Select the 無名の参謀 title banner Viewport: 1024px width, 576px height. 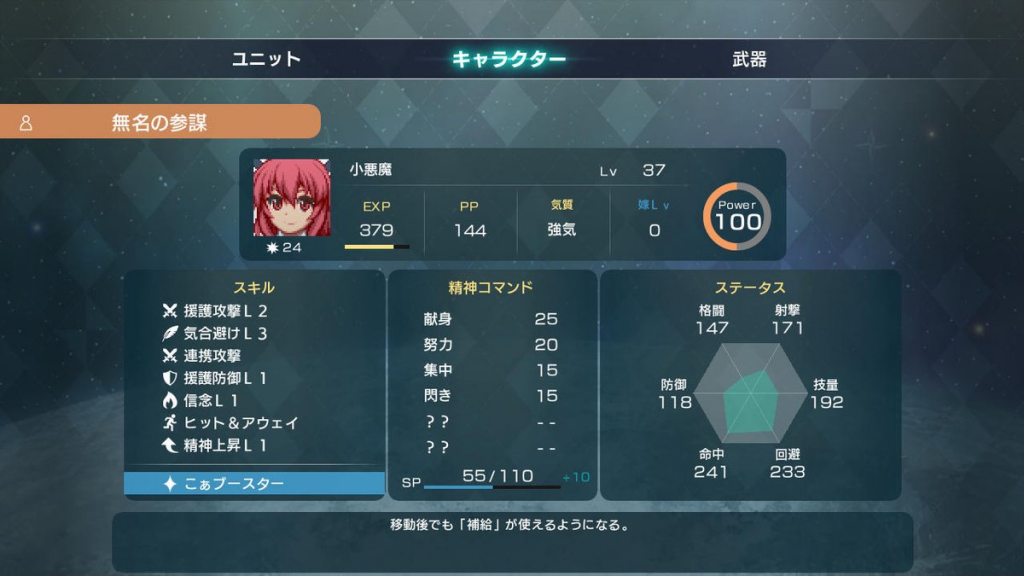tap(160, 122)
